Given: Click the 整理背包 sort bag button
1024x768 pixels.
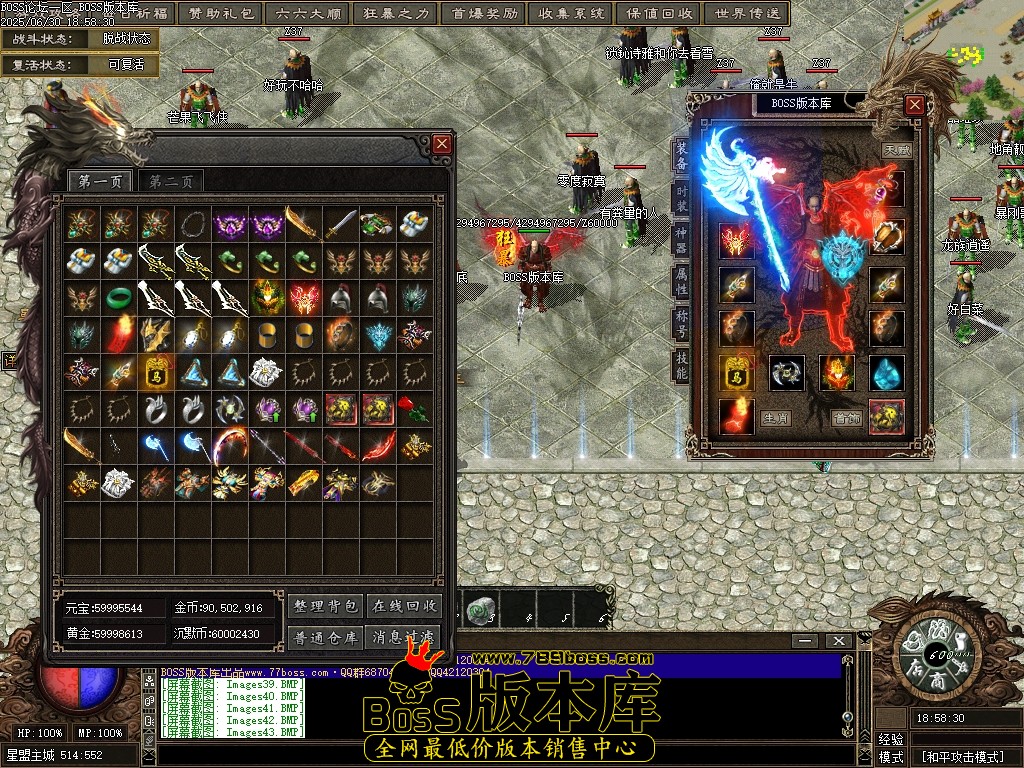Looking at the screenshot, I should (x=325, y=606).
